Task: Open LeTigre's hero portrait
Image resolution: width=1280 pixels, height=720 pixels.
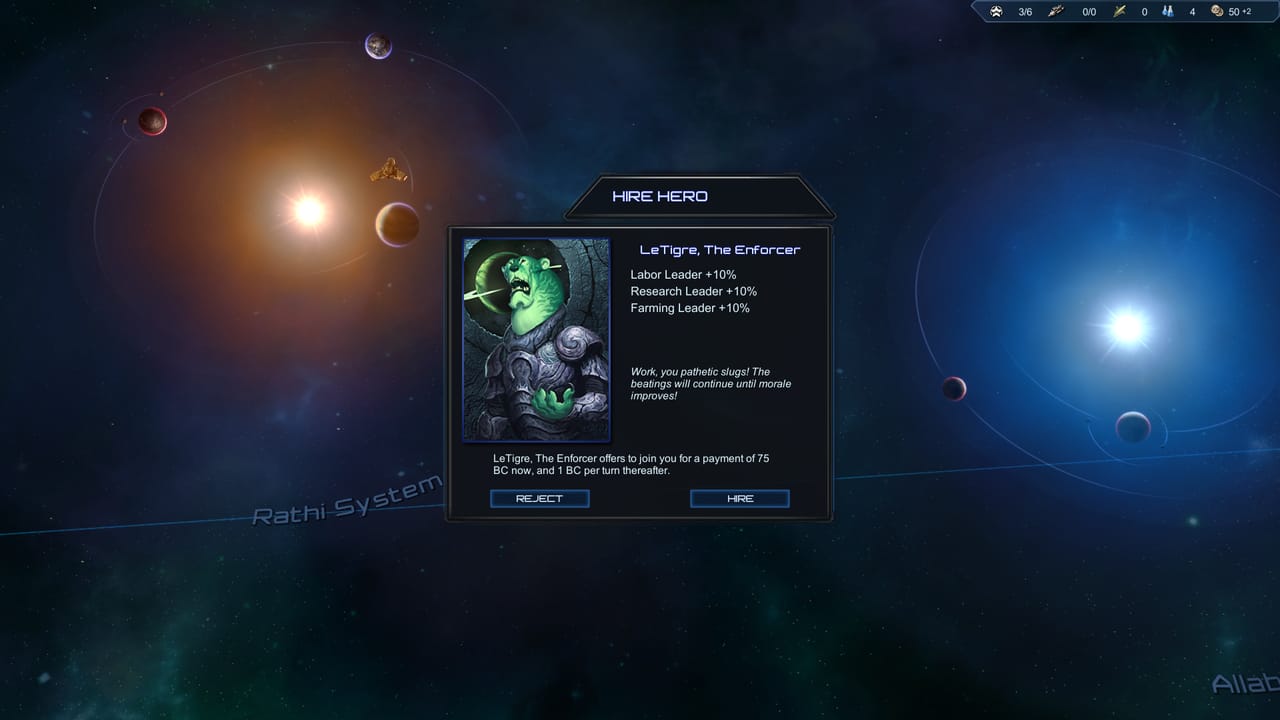Action: 536,338
